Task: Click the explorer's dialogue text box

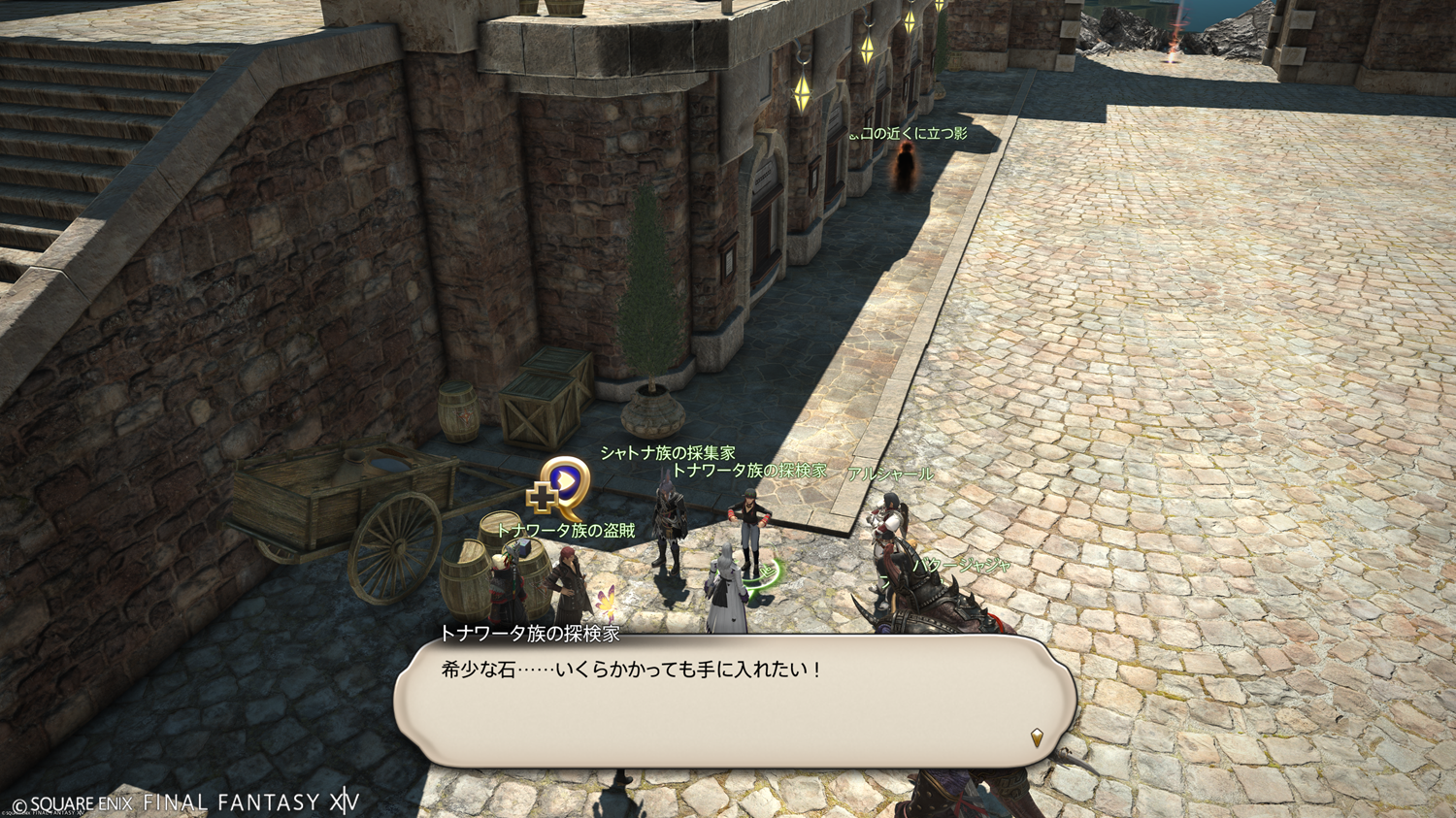Action: (x=734, y=702)
